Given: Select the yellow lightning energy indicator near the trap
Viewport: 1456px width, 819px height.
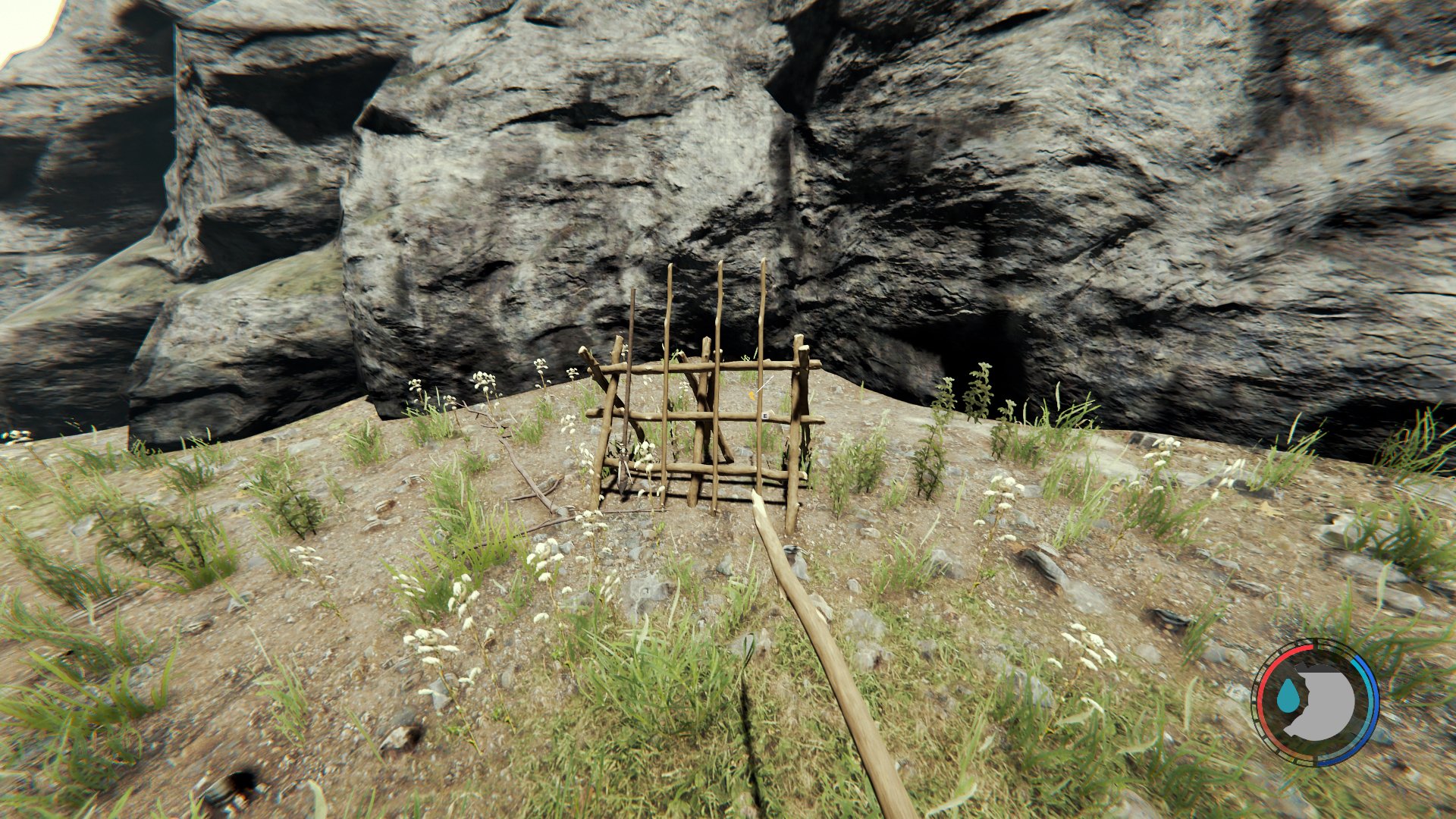Looking at the screenshot, I should pos(752,394).
